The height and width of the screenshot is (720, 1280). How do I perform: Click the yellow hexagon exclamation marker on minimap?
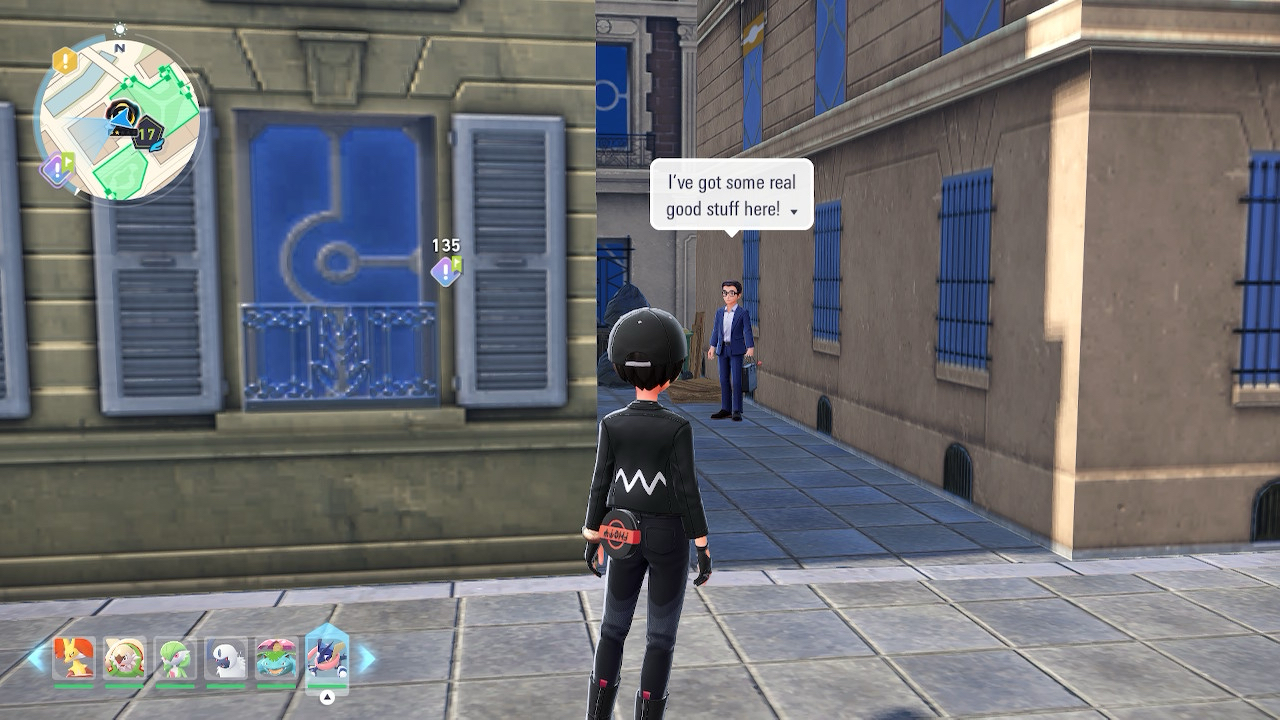[x=65, y=61]
